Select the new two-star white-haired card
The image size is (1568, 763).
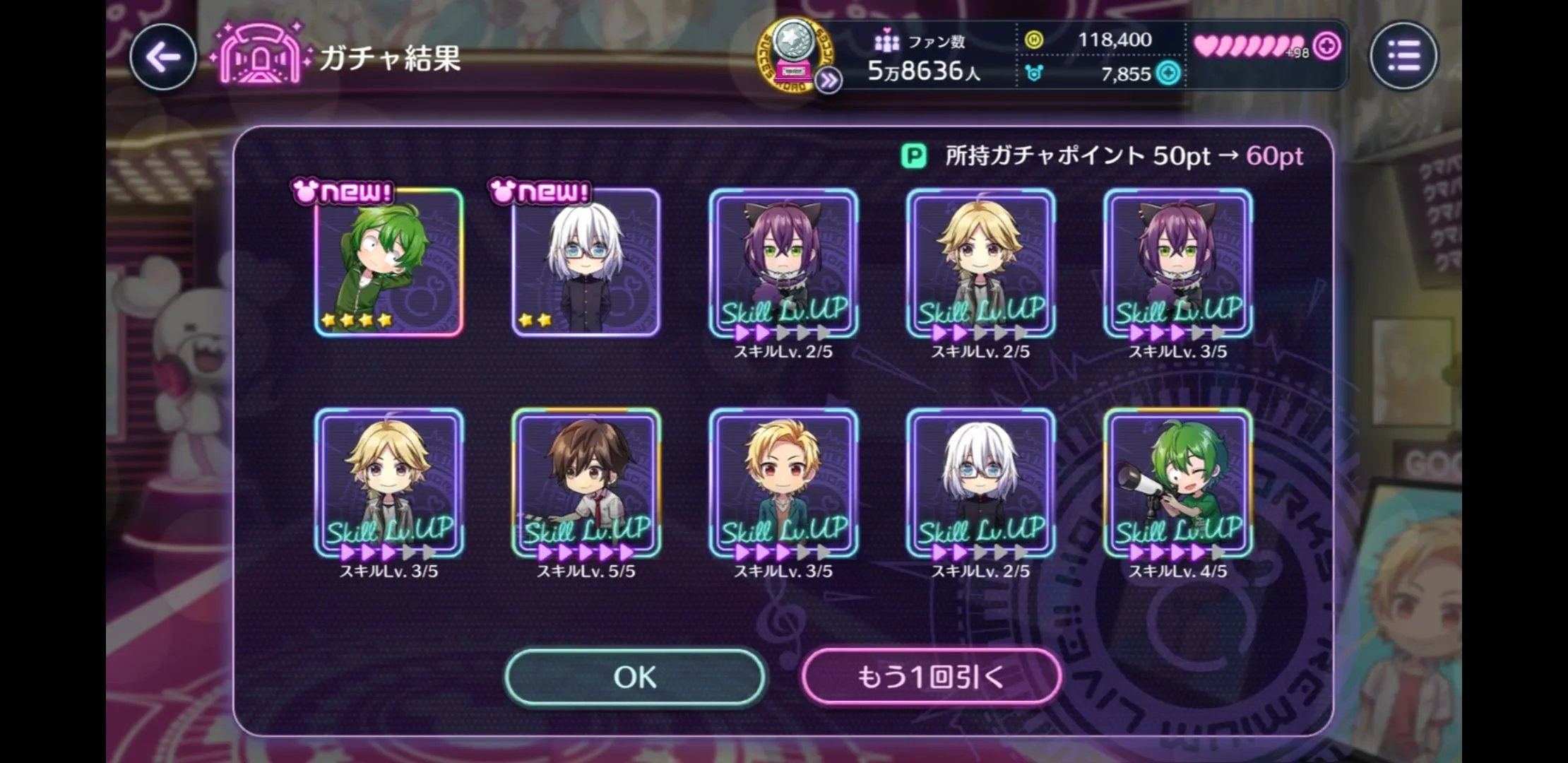point(586,263)
